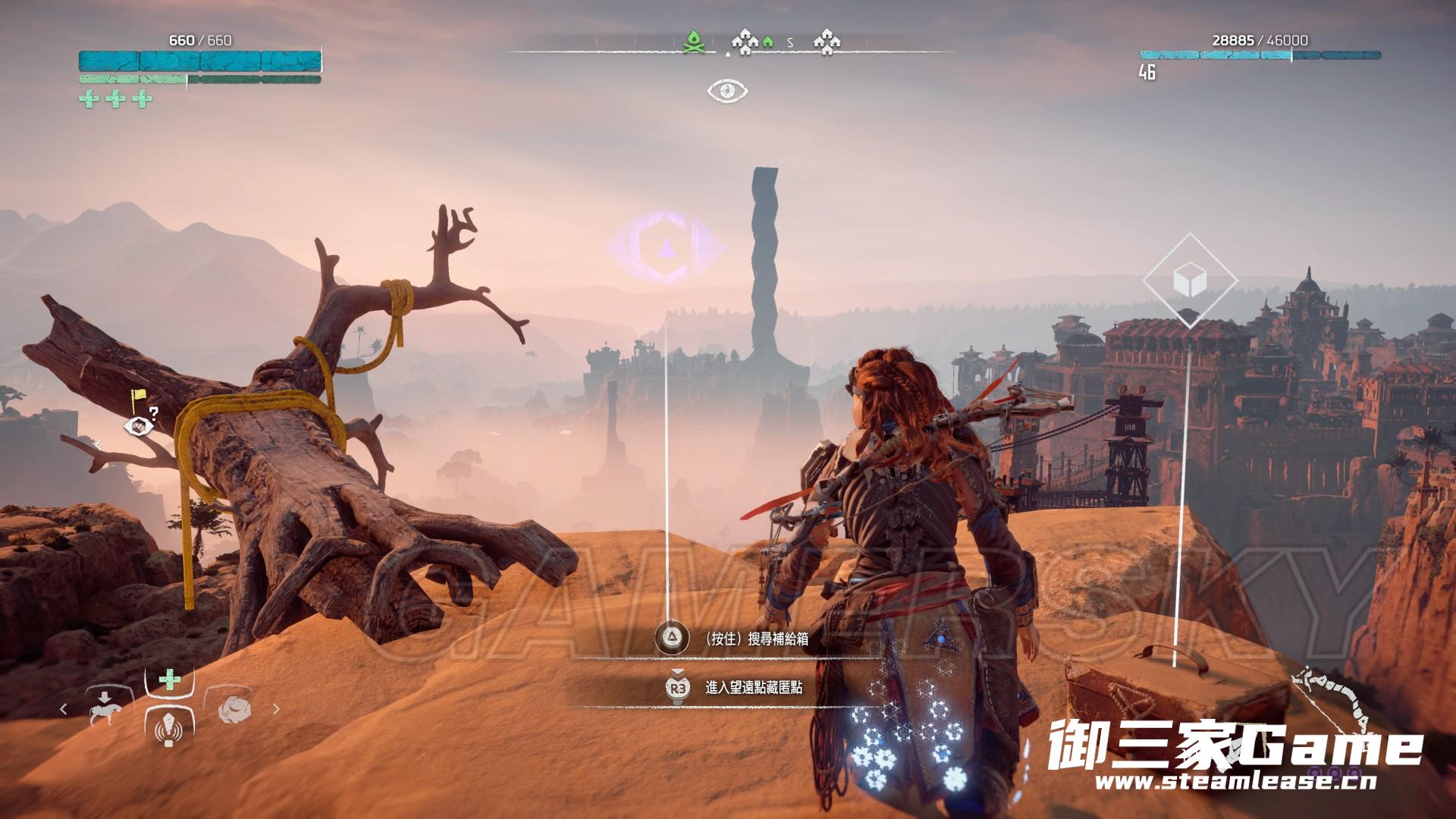This screenshot has height=819, width=1456.
Task: Click the supply crate diamond marker
Action: click(x=1189, y=281)
